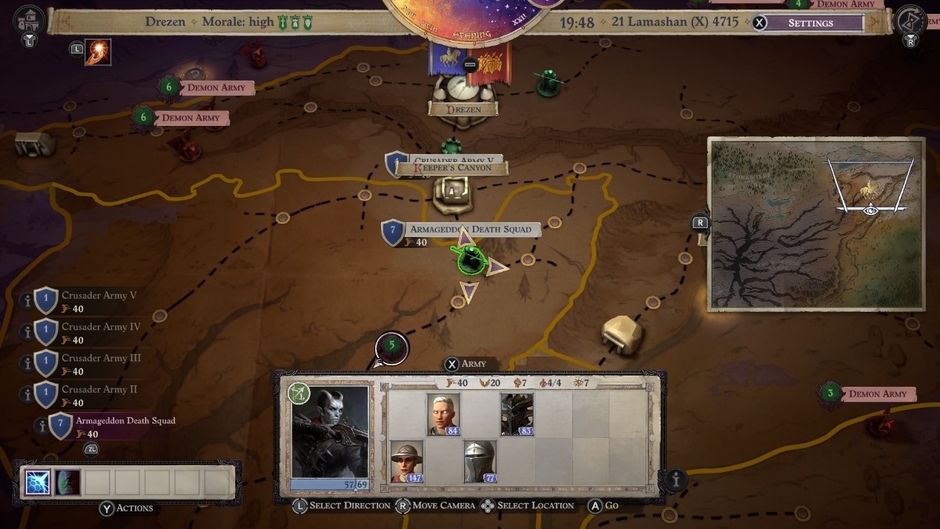This screenshot has width=940, height=529.
Task: Select the Keeper's Canyon location label
Action: [x=453, y=168]
